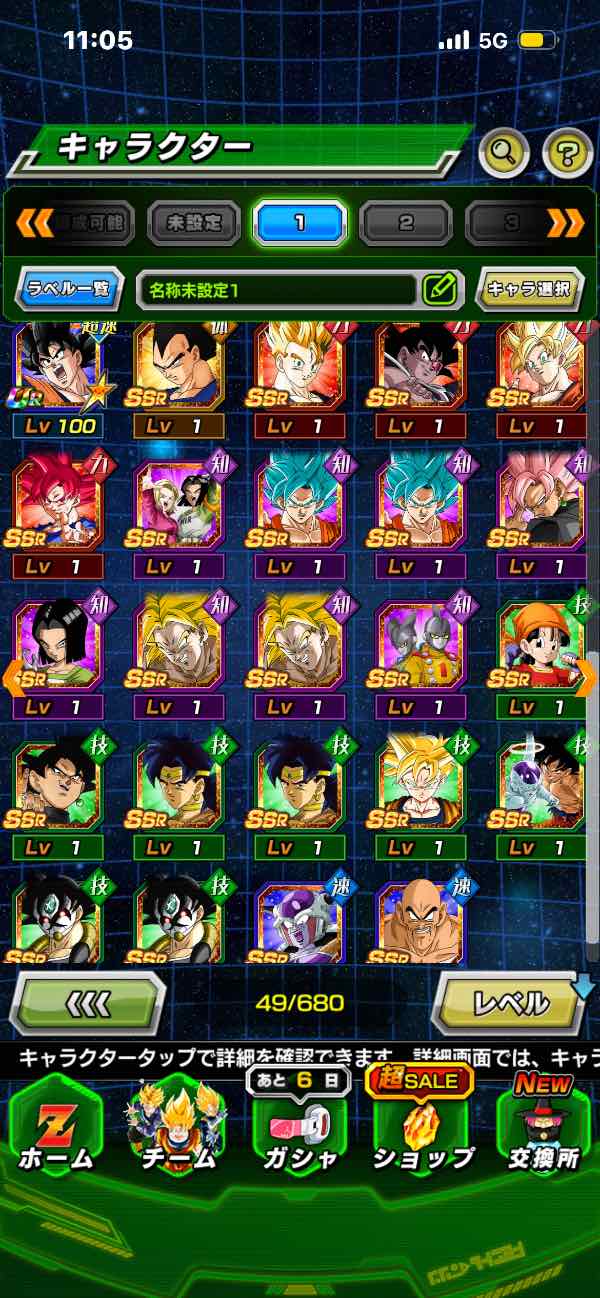Select the bald Nappa character card
Viewport: 600px width, 1298px height.
[420, 920]
